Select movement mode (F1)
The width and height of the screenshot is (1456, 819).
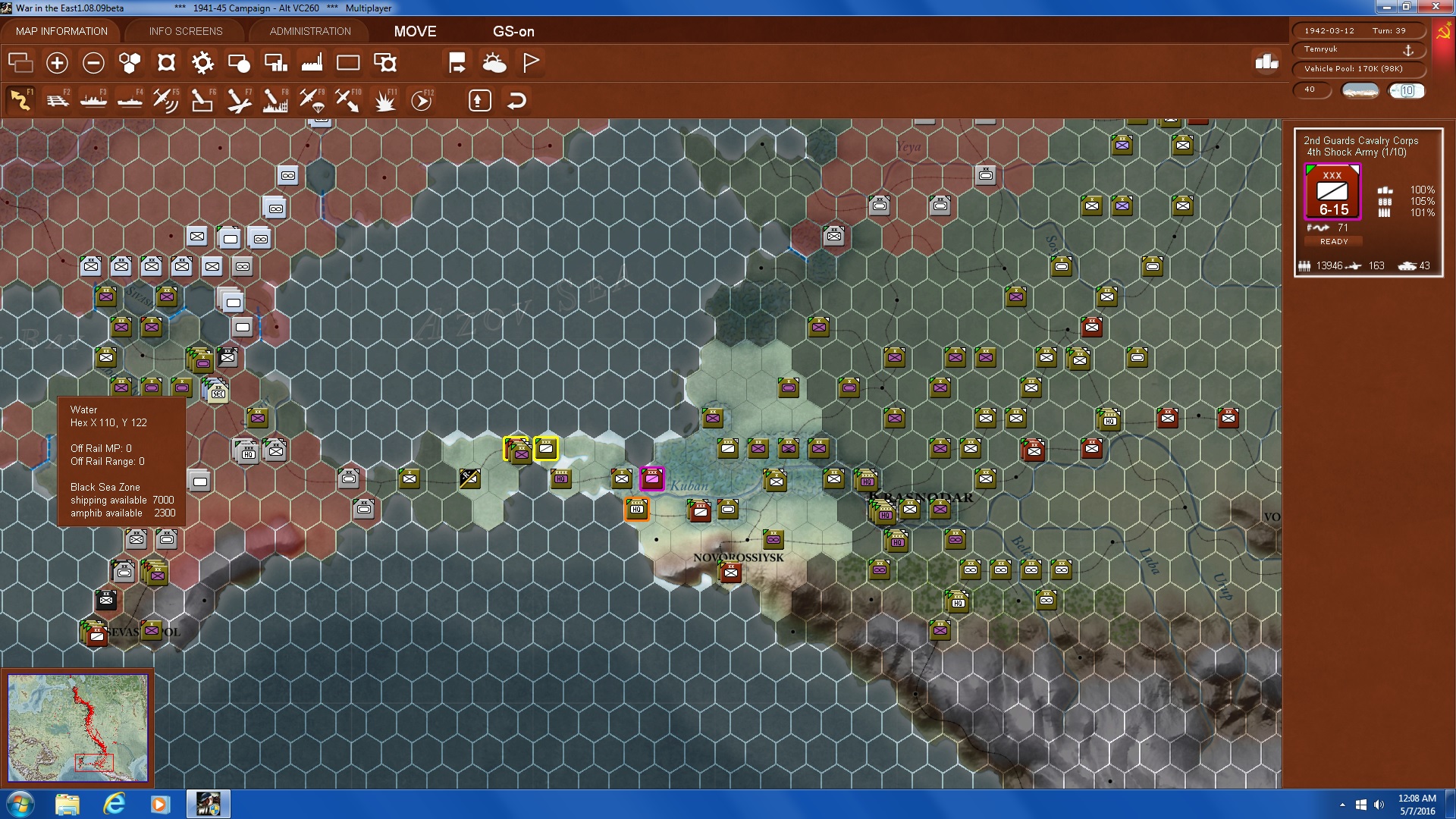tap(21, 99)
